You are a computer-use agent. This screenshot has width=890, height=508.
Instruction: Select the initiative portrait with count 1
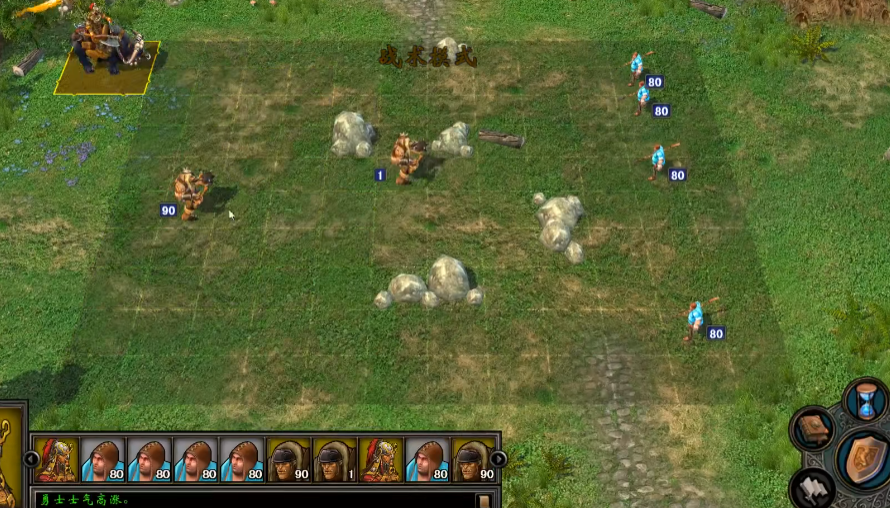(x=334, y=459)
